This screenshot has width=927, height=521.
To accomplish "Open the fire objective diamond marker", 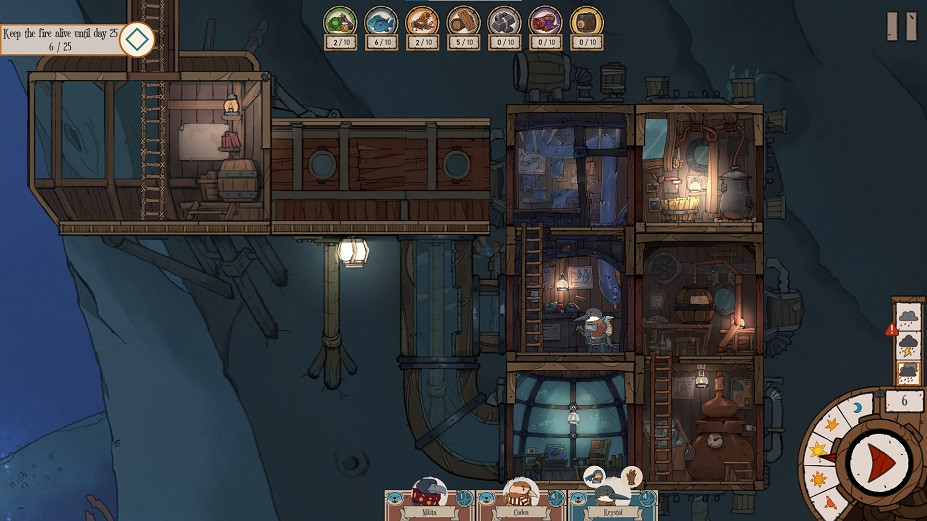I will tap(136, 40).
